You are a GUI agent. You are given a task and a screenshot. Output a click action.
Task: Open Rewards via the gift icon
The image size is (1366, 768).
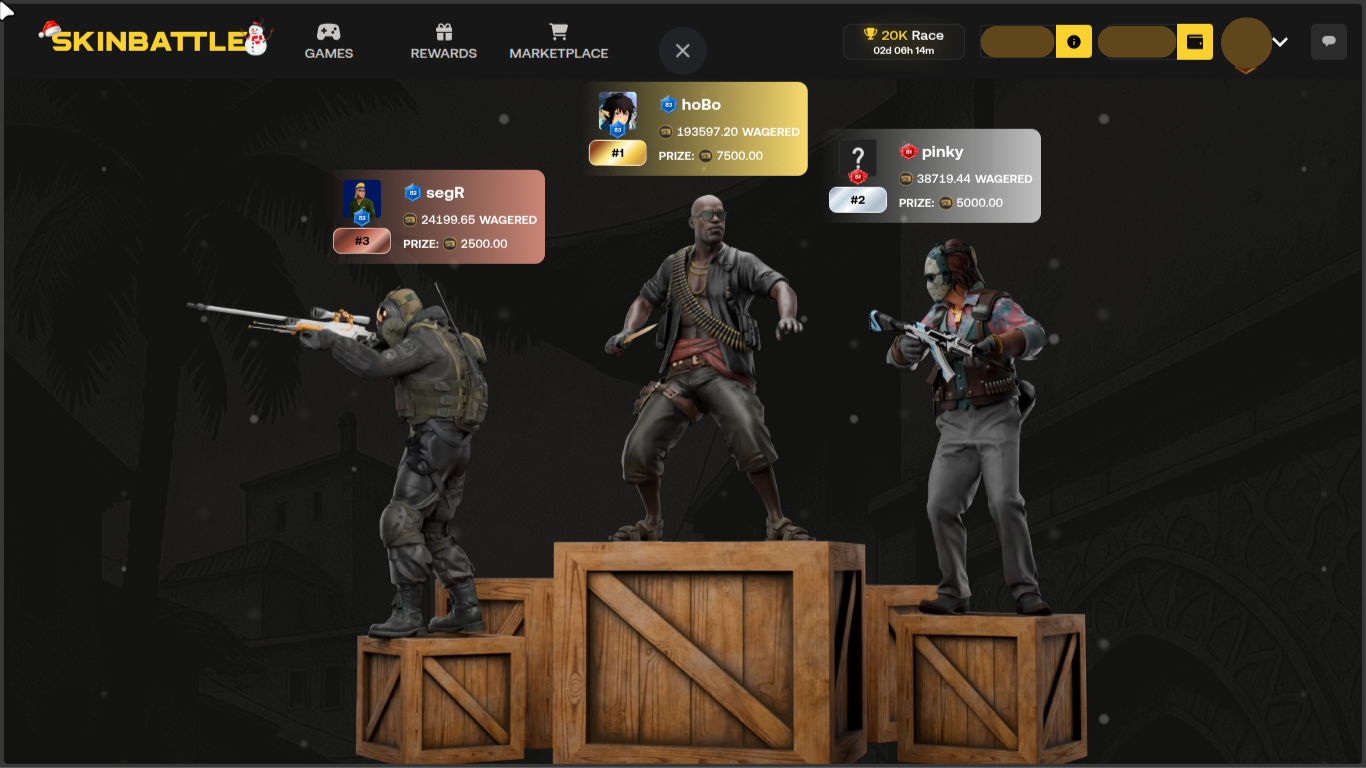(443, 31)
